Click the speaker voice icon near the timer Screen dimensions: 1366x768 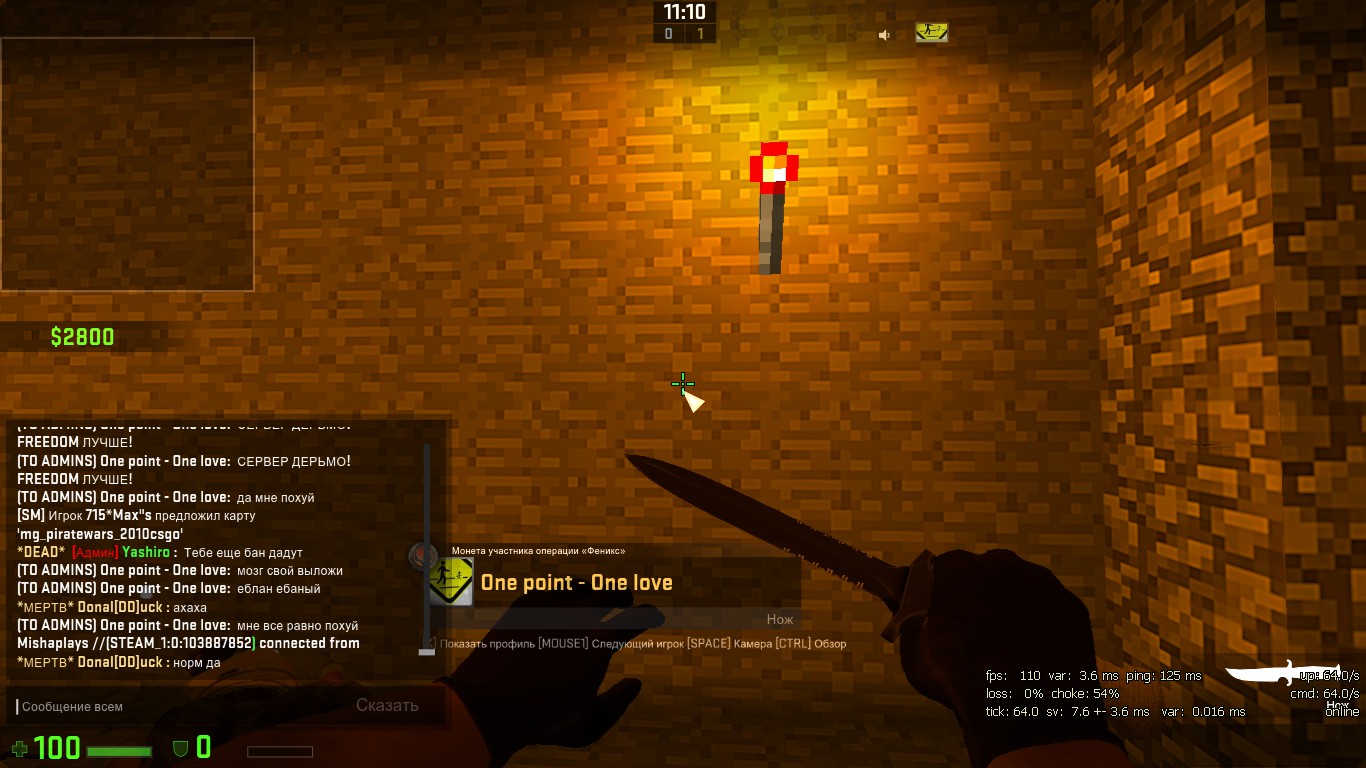pyautogui.click(x=884, y=35)
